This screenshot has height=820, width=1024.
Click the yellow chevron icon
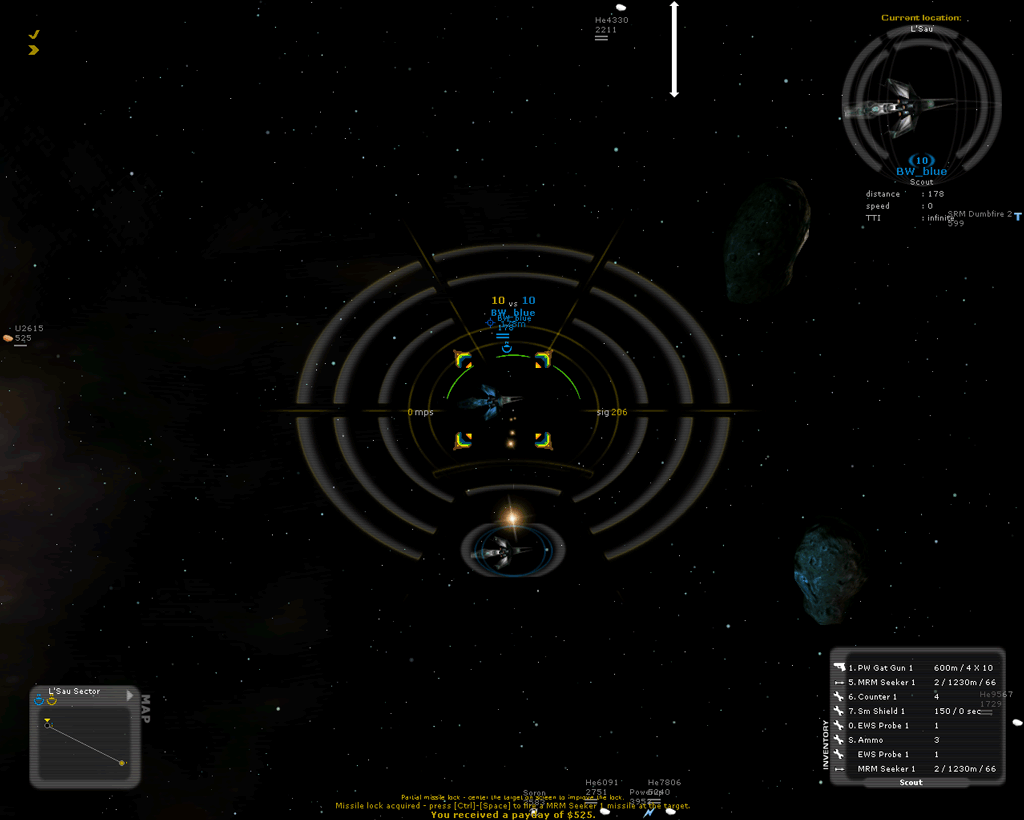click(34, 49)
